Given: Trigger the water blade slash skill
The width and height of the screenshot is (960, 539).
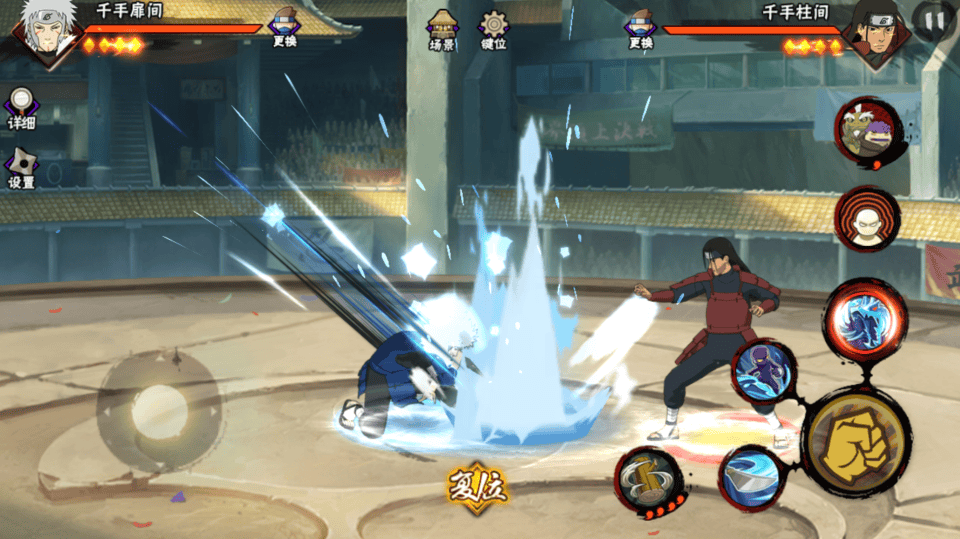Looking at the screenshot, I should tap(751, 477).
